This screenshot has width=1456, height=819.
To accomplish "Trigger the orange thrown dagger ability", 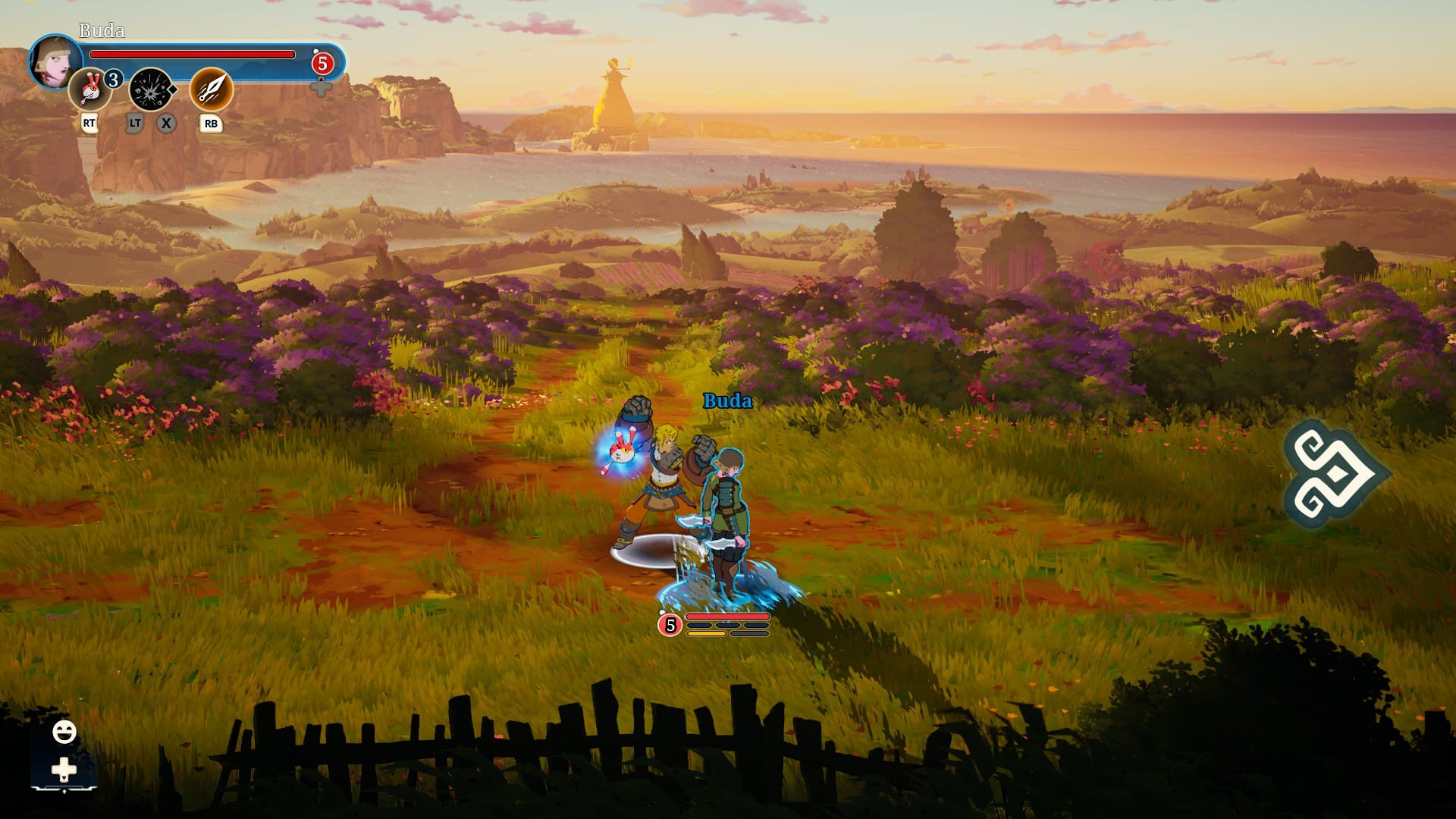I will coord(211,89).
